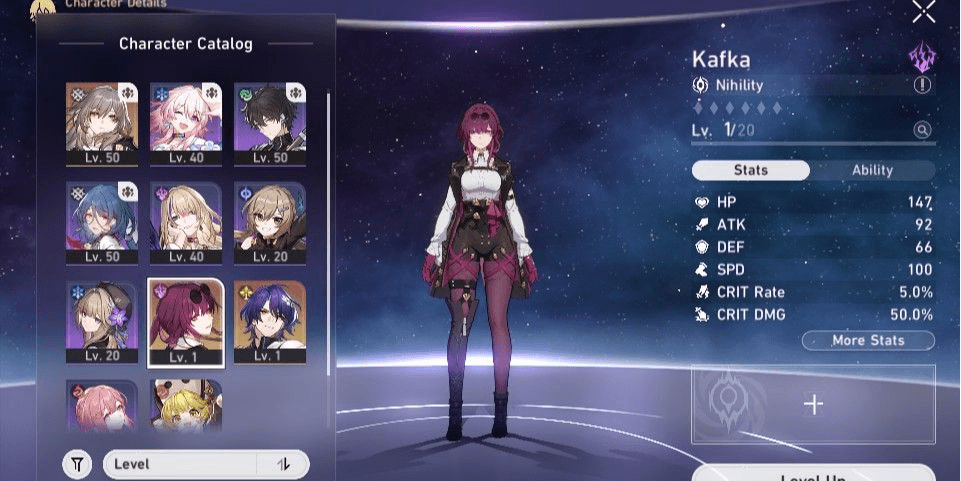Open the More Stats panel
961x481 pixels.
click(x=868, y=341)
